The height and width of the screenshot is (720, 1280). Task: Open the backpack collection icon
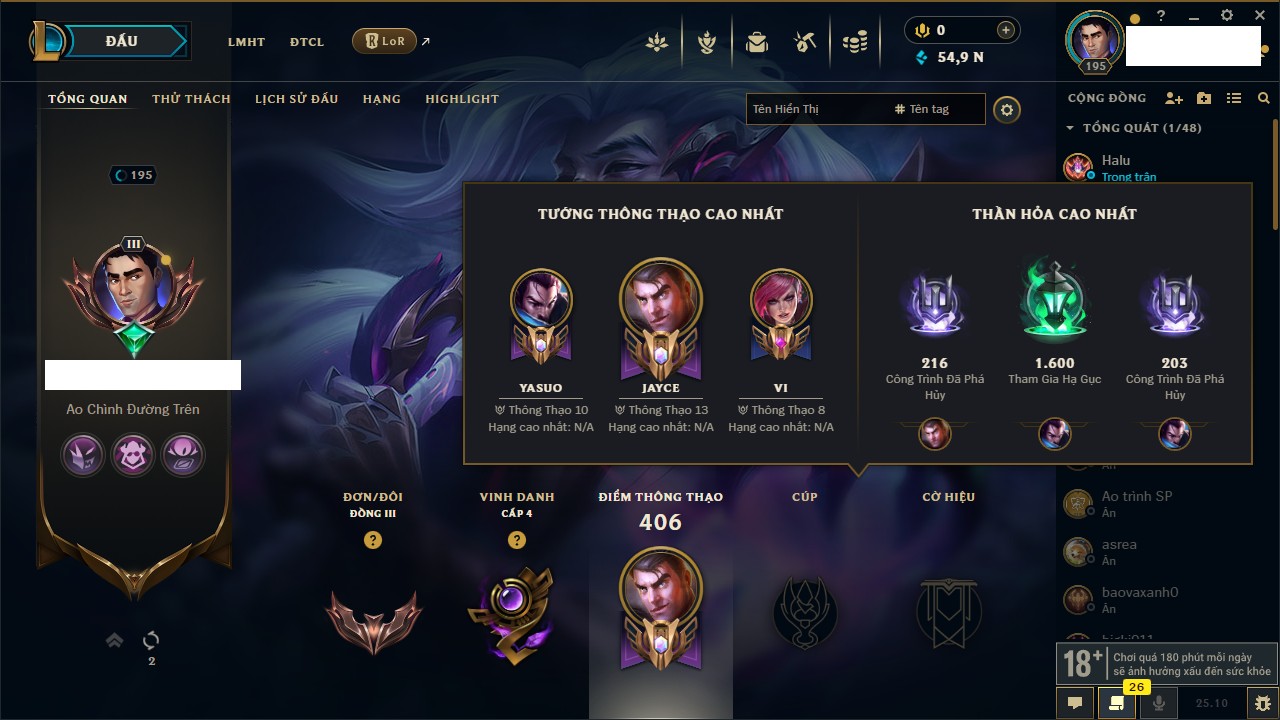click(x=757, y=42)
